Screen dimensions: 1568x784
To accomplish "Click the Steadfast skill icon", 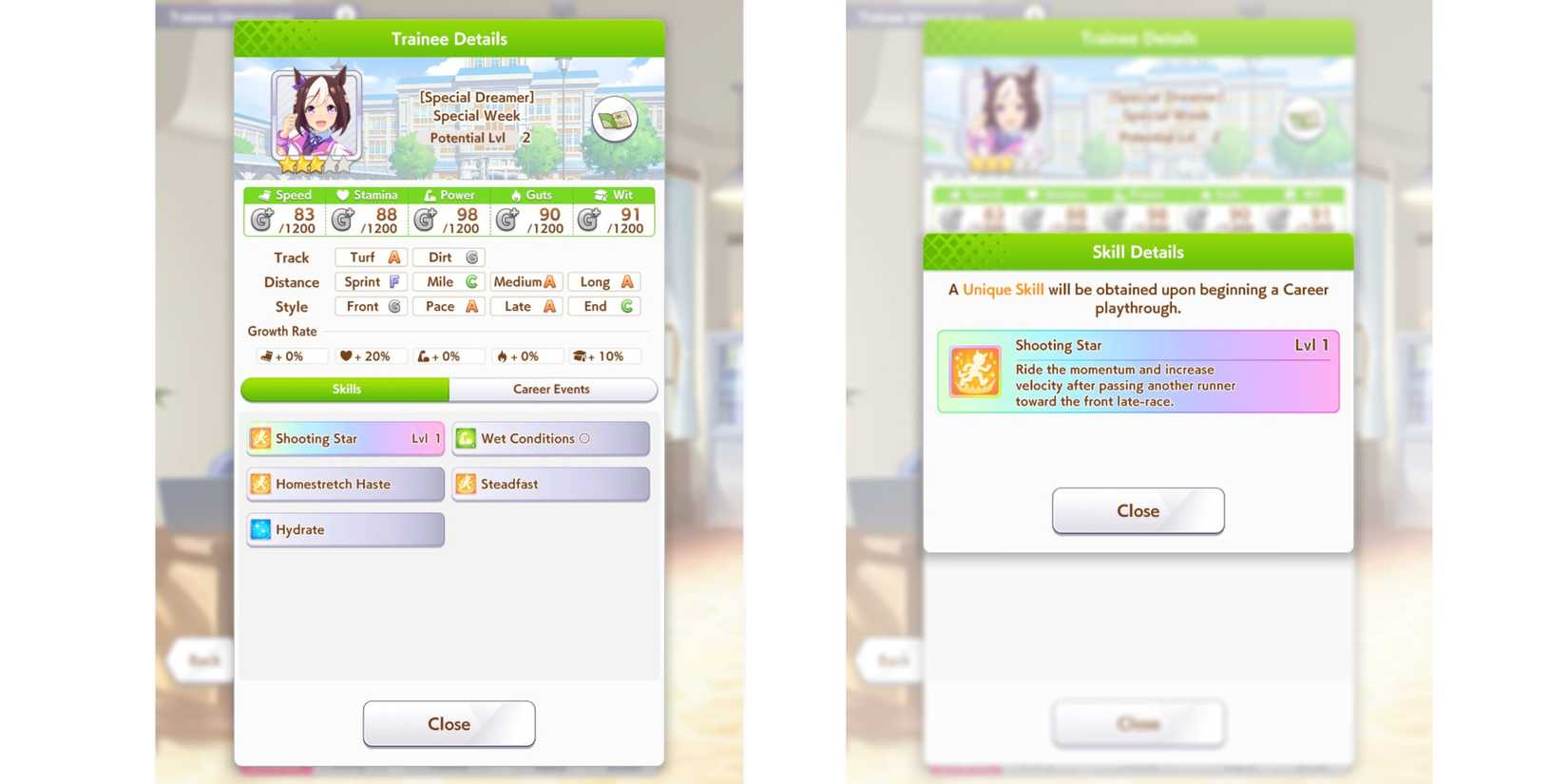I will pyautogui.click(x=467, y=484).
